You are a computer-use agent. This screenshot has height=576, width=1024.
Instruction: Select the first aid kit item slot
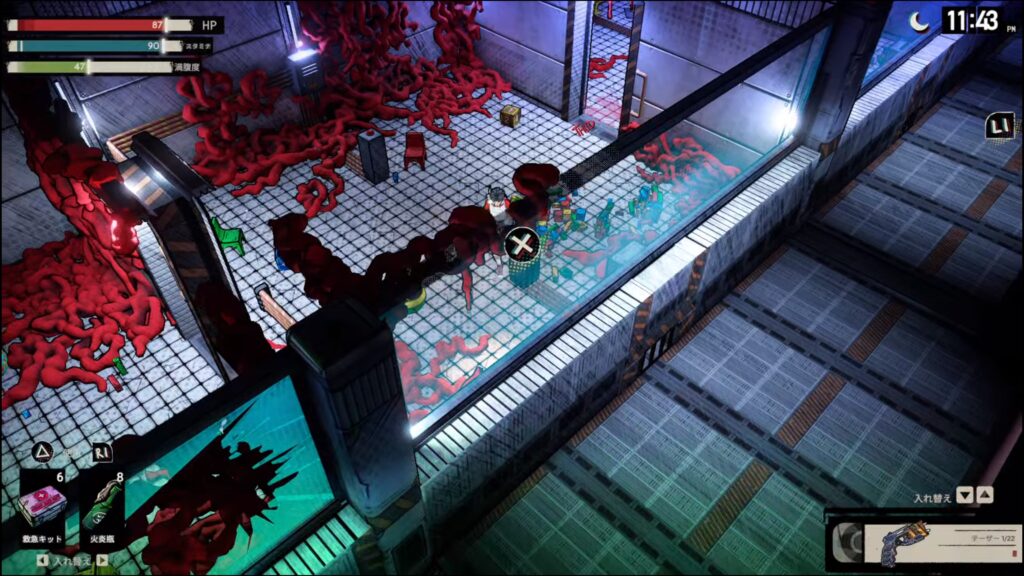(42, 506)
